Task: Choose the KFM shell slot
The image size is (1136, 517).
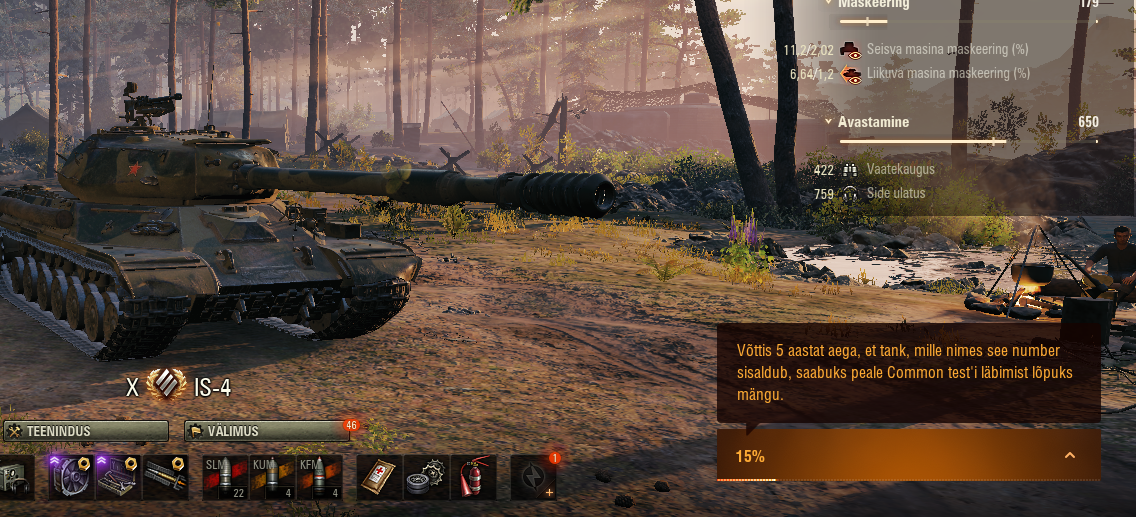Action: click(320, 478)
